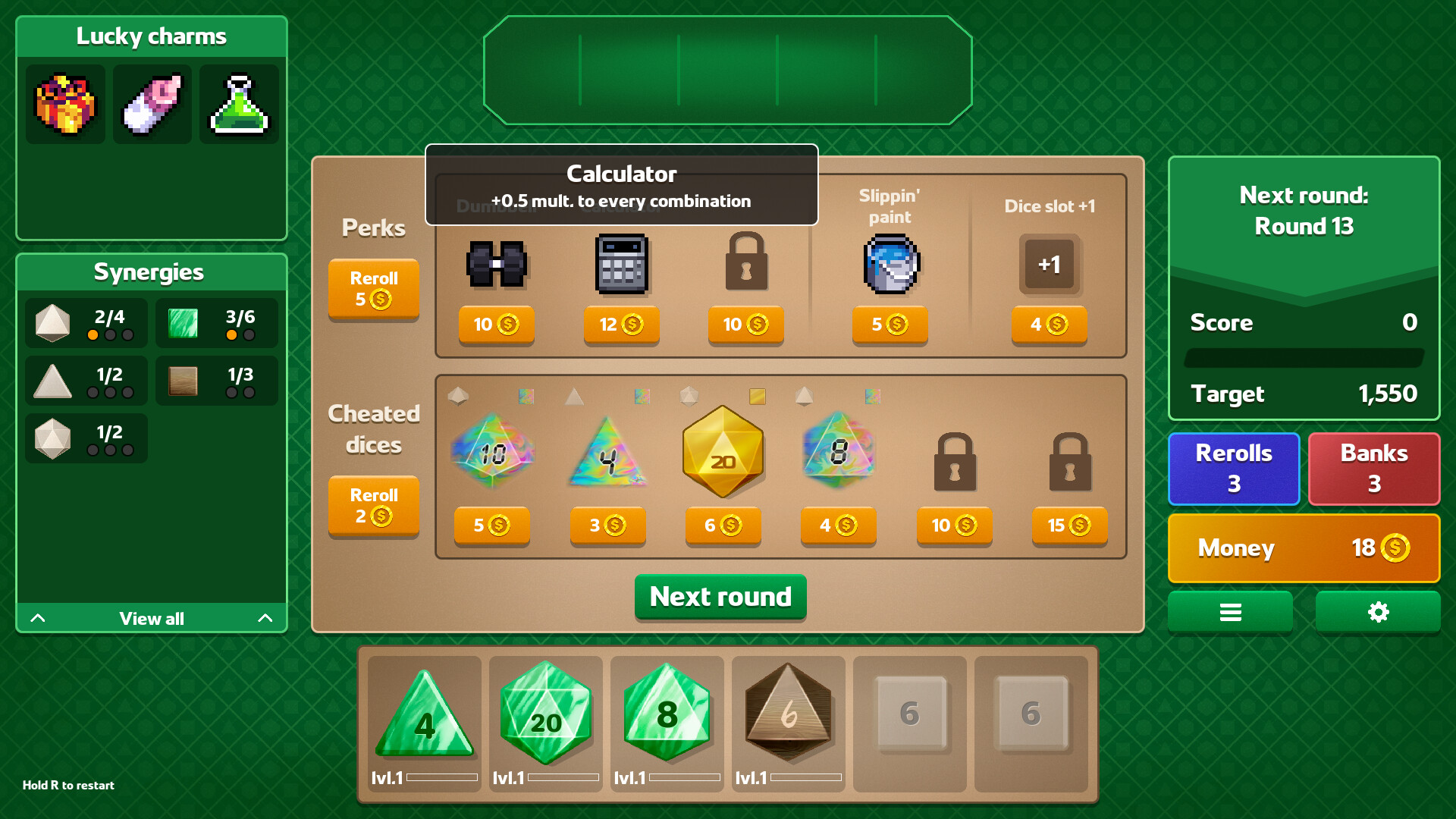
Task: Click the Next round button
Action: coord(720,598)
